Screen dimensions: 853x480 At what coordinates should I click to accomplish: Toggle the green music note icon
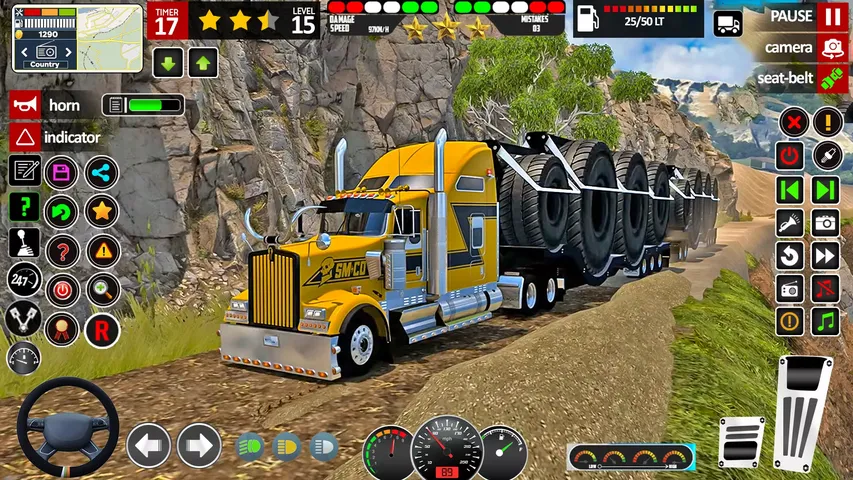pos(825,321)
